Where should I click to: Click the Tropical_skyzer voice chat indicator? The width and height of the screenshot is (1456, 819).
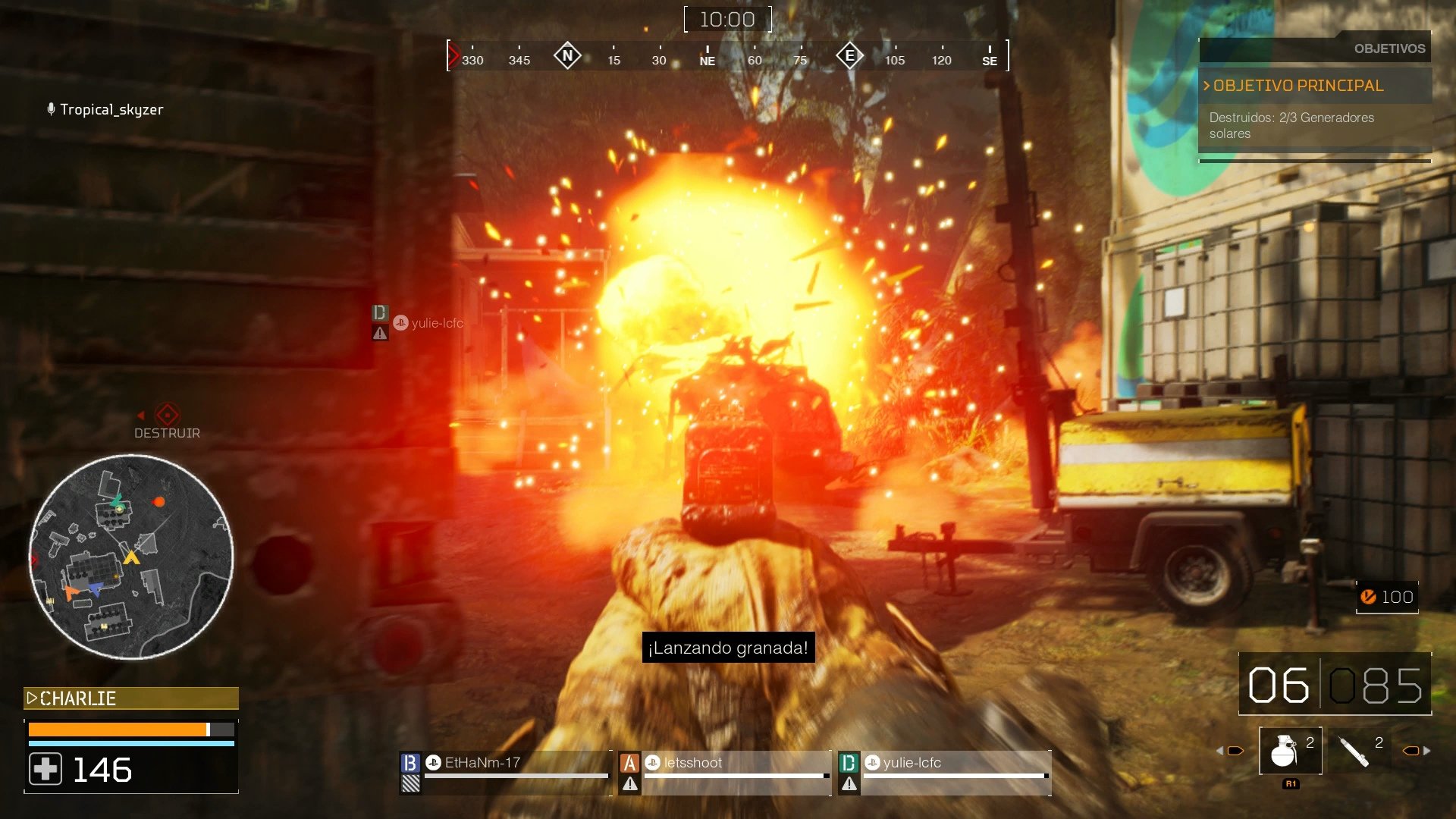click(x=105, y=109)
